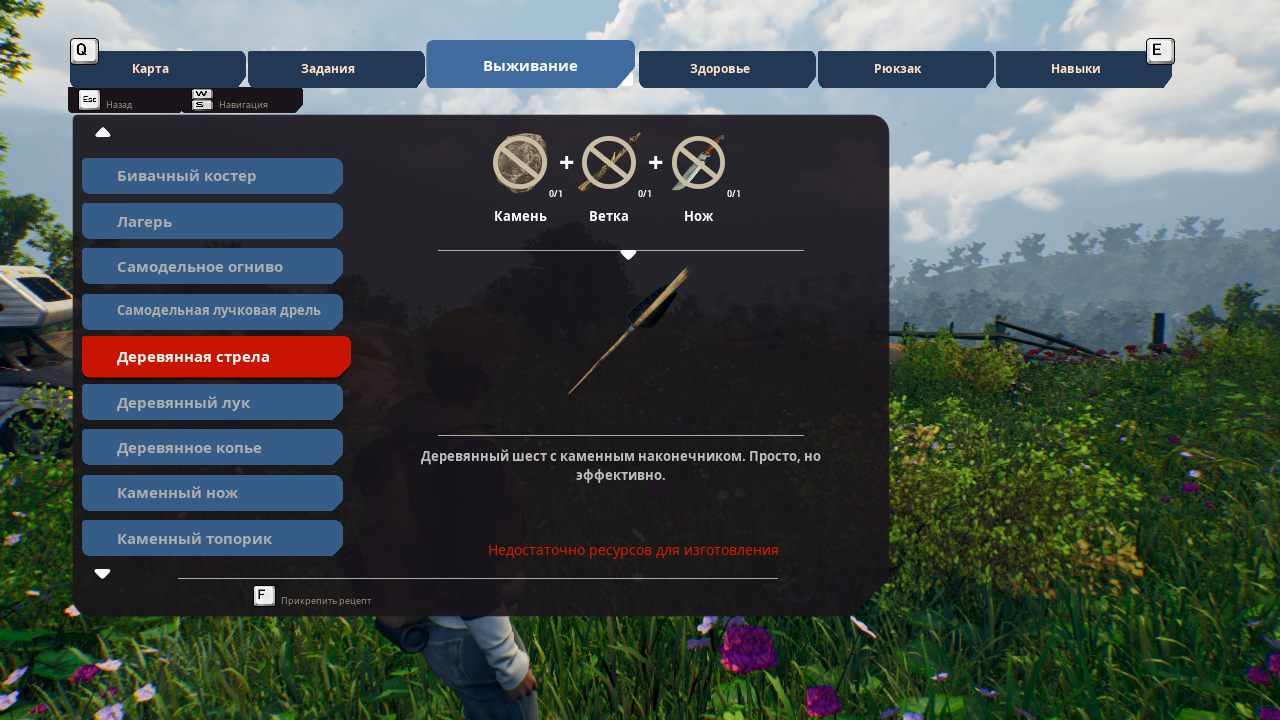Open the Рюкзак tab
This screenshot has height=720, width=1280.
tap(896, 68)
